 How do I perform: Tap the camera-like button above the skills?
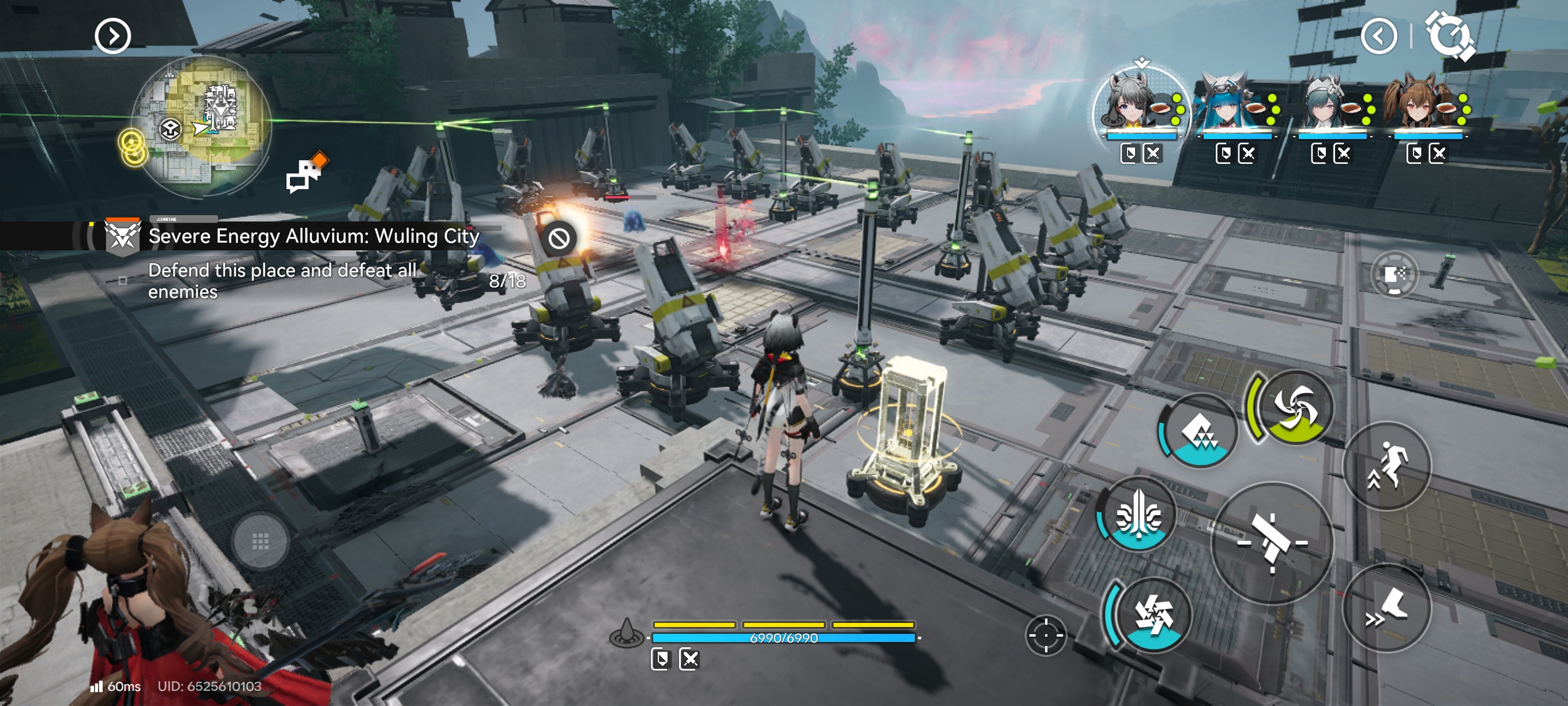coord(1394,274)
